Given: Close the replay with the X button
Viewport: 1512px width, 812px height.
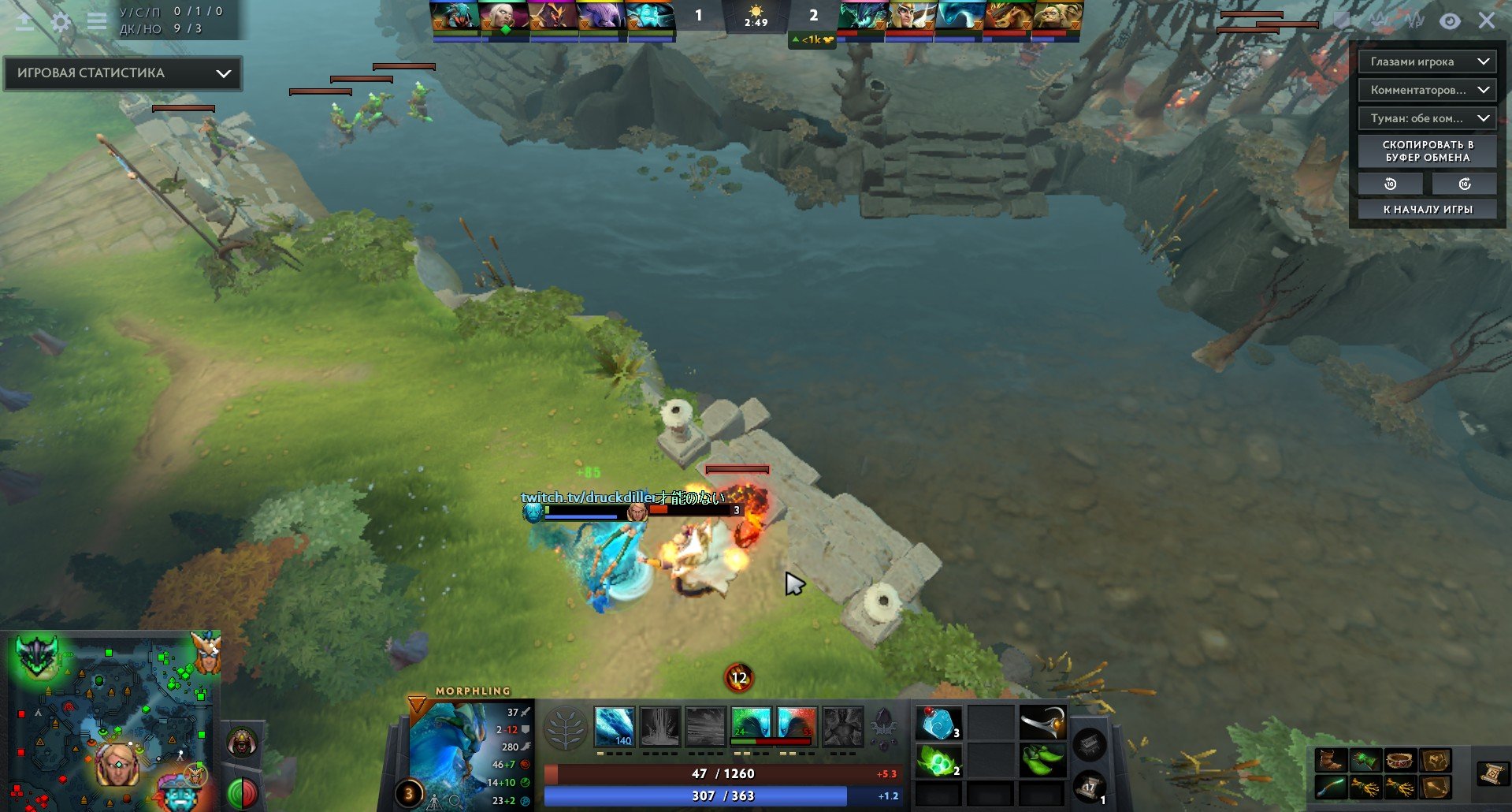Looking at the screenshot, I should (x=1486, y=20).
